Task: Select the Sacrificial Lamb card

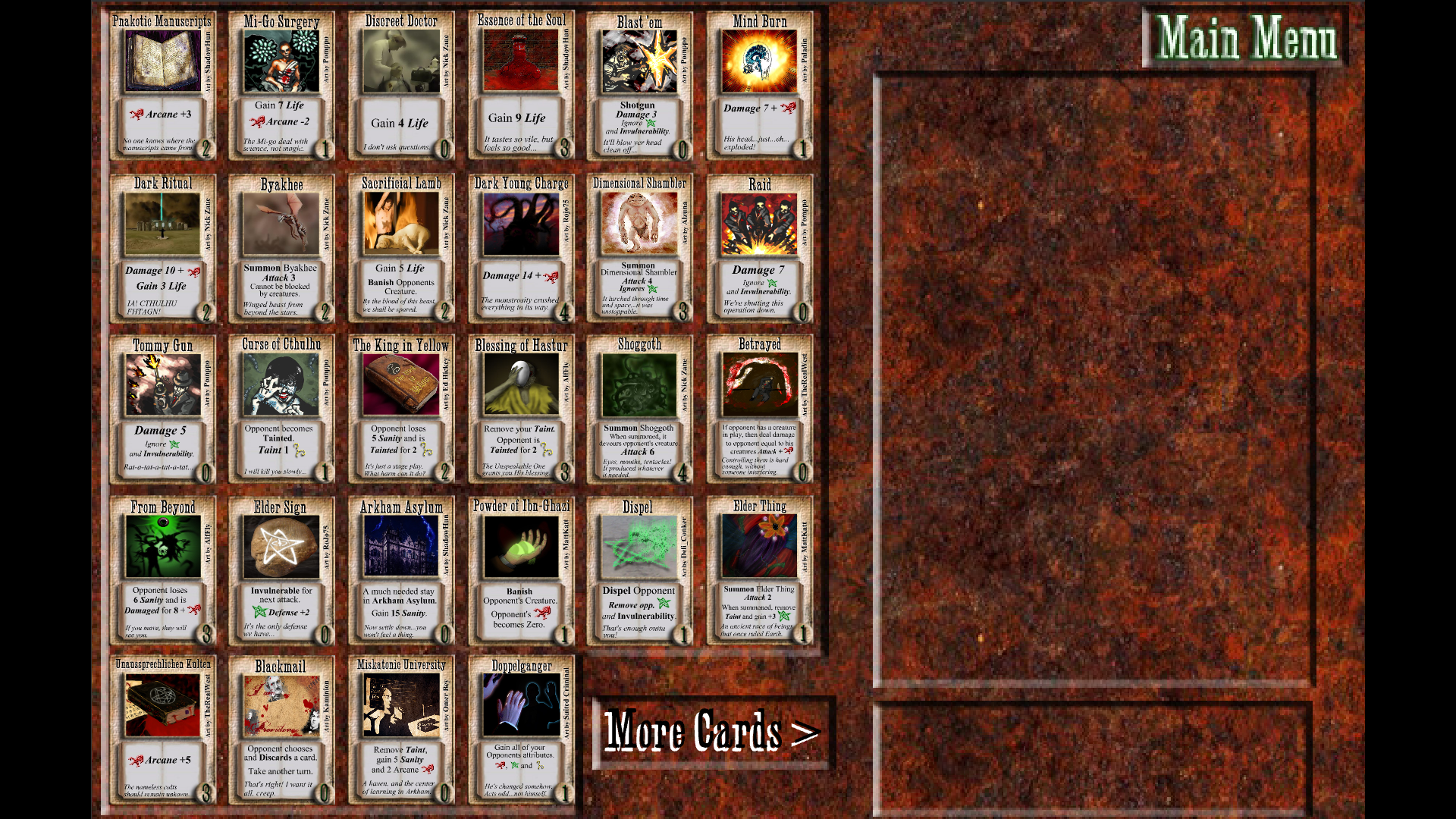Action: pyautogui.click(x=401, y=248)
